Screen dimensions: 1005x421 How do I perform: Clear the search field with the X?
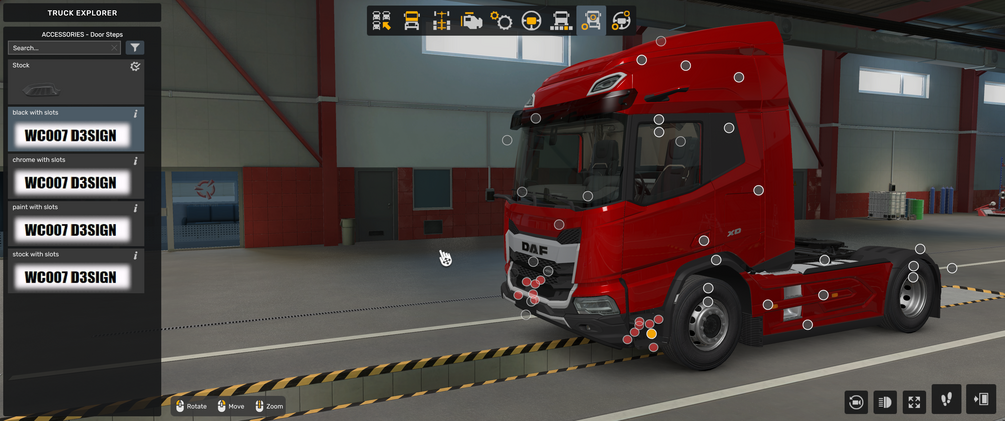115,47
